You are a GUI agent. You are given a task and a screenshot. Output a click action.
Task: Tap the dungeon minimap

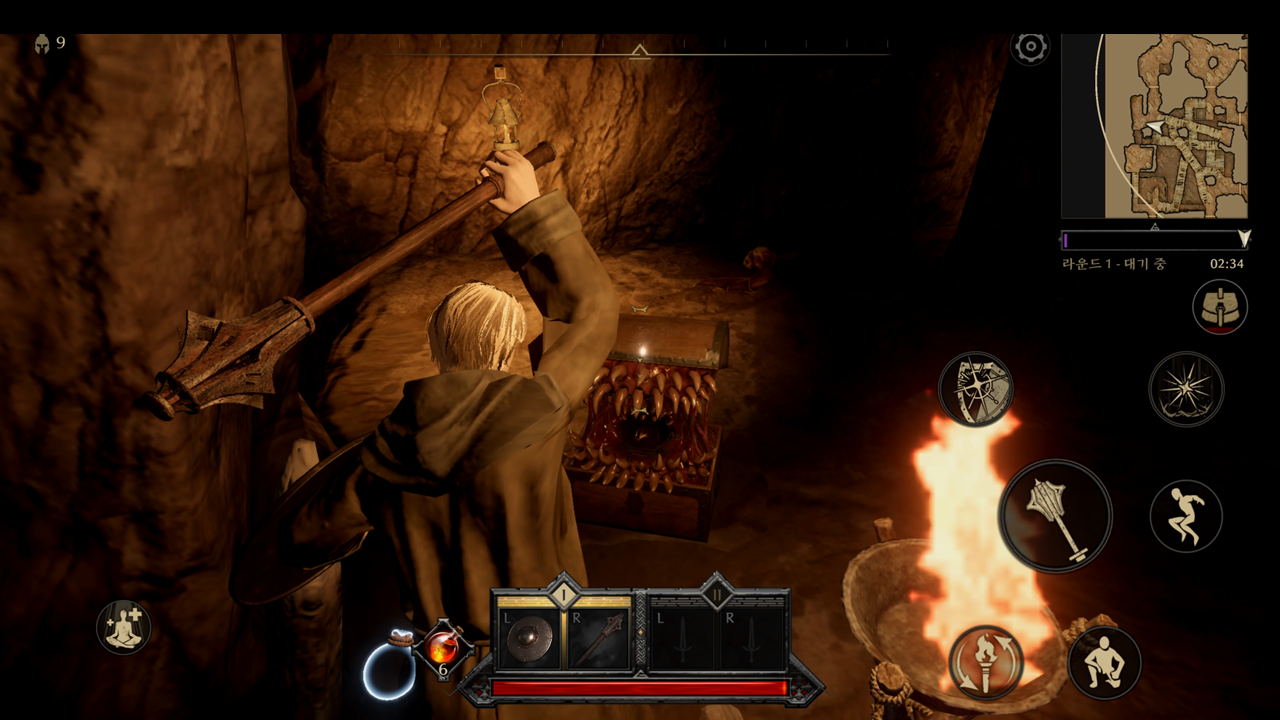(1154, 125)
